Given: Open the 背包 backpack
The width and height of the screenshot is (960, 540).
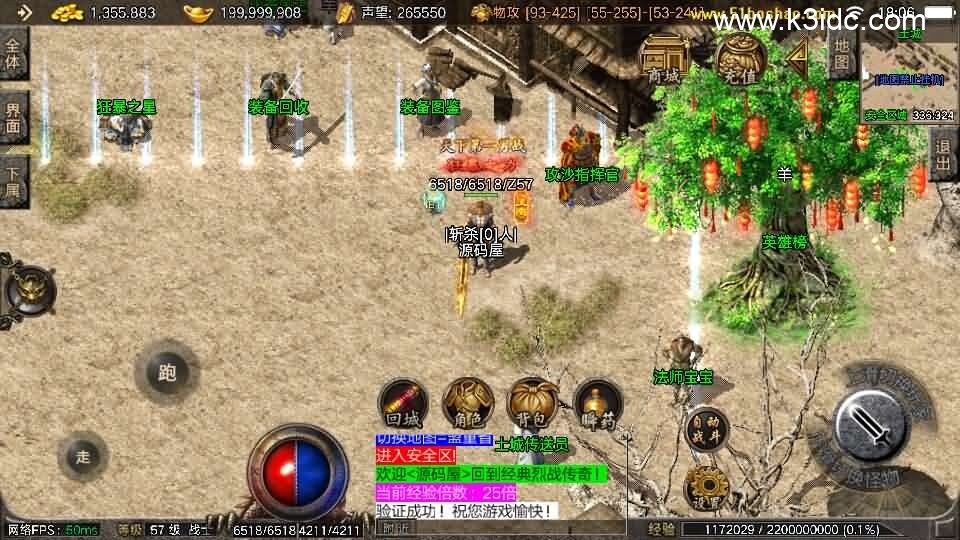Looking at the screenshot, I should 532,402.
